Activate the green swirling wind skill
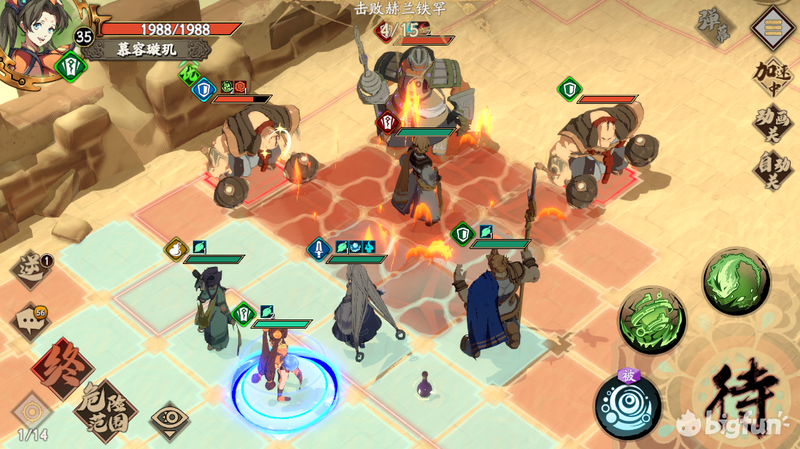Image resolution: width=800 pixels, height=449 pixels. click(x=735, y=281)
